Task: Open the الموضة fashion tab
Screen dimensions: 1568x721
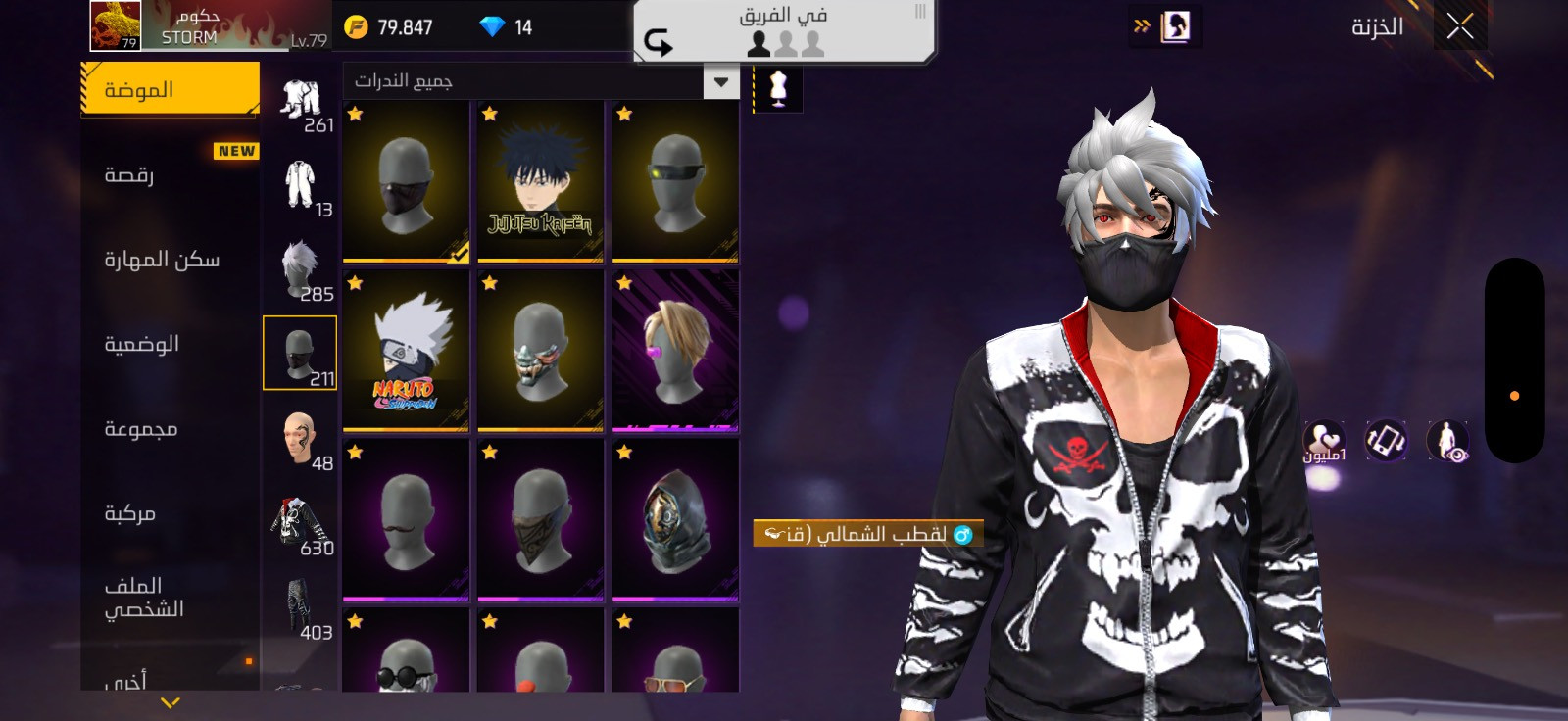Action: [x=170, y=90]
